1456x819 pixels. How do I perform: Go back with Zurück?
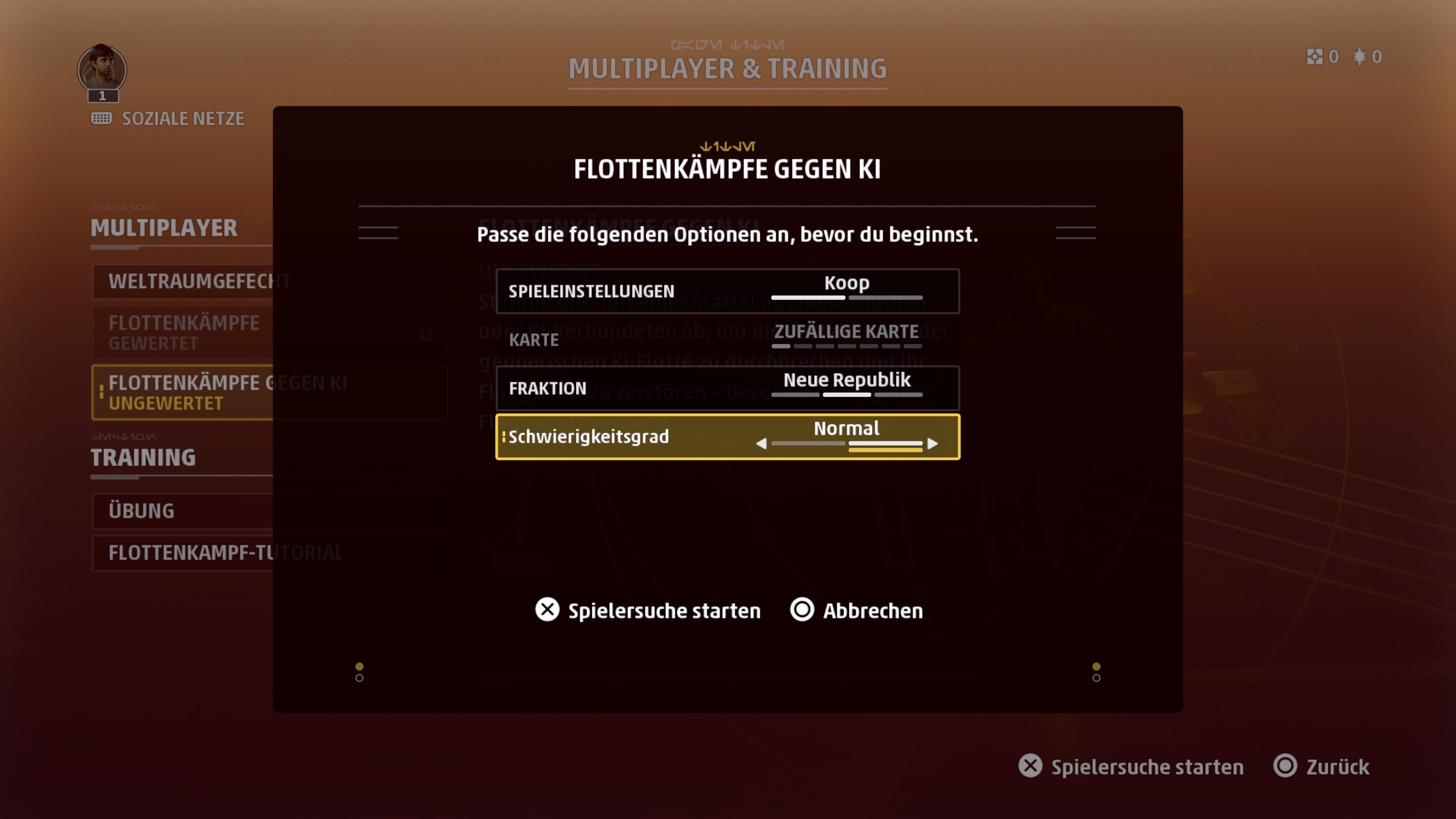1321,767
